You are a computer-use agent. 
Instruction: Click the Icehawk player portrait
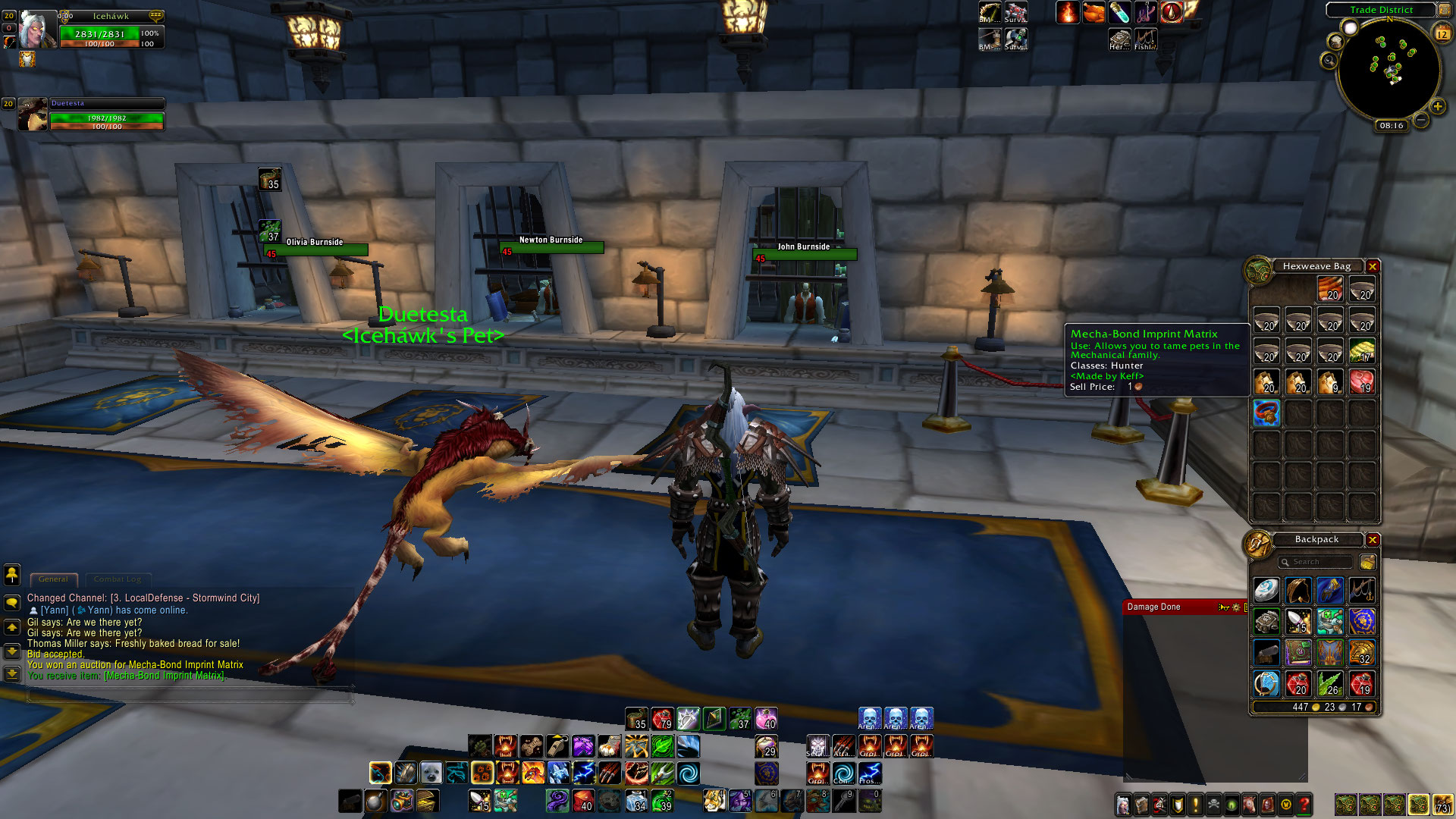coord(37,30)
